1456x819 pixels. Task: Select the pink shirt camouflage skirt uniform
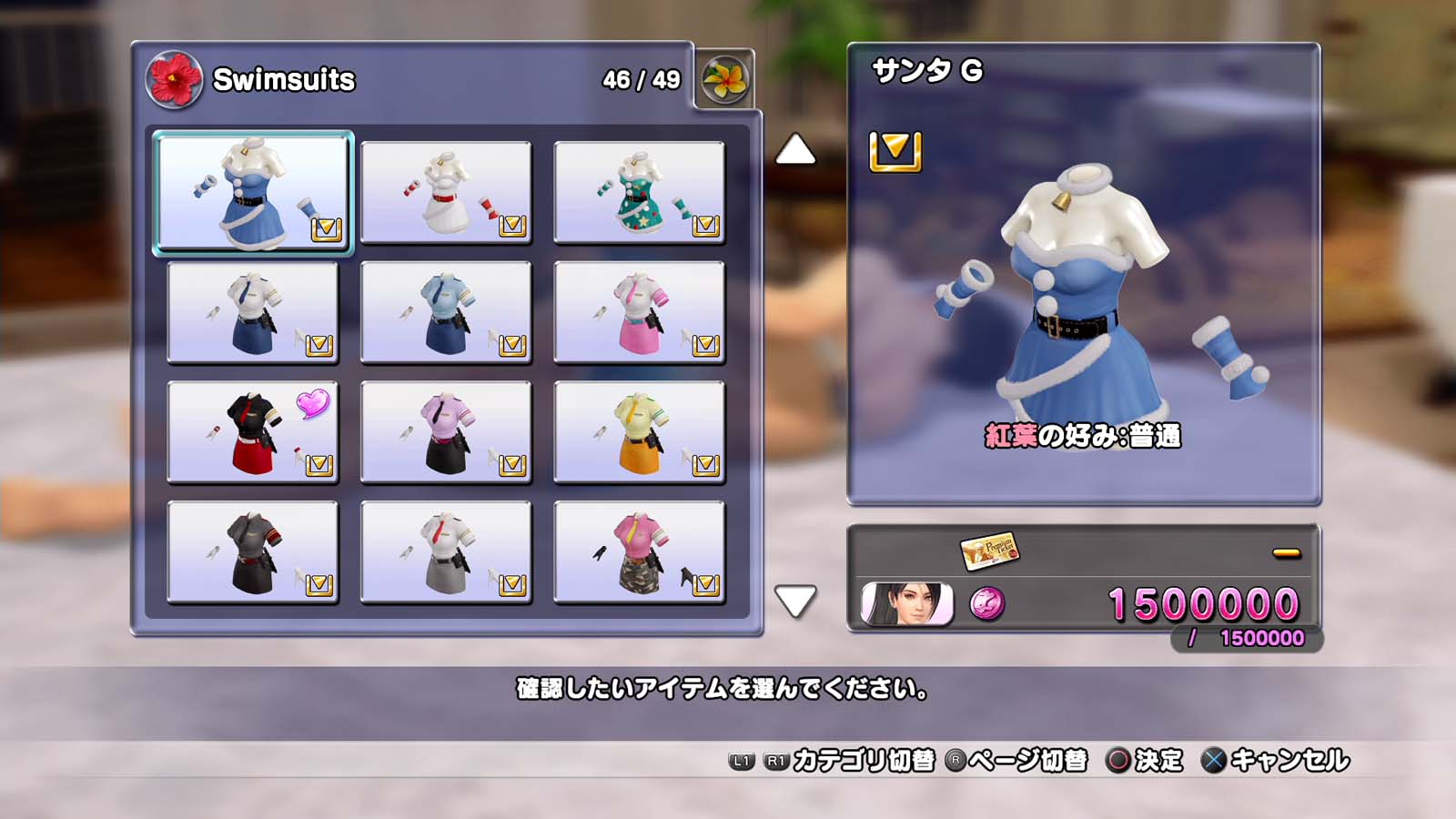pos(639,552)
